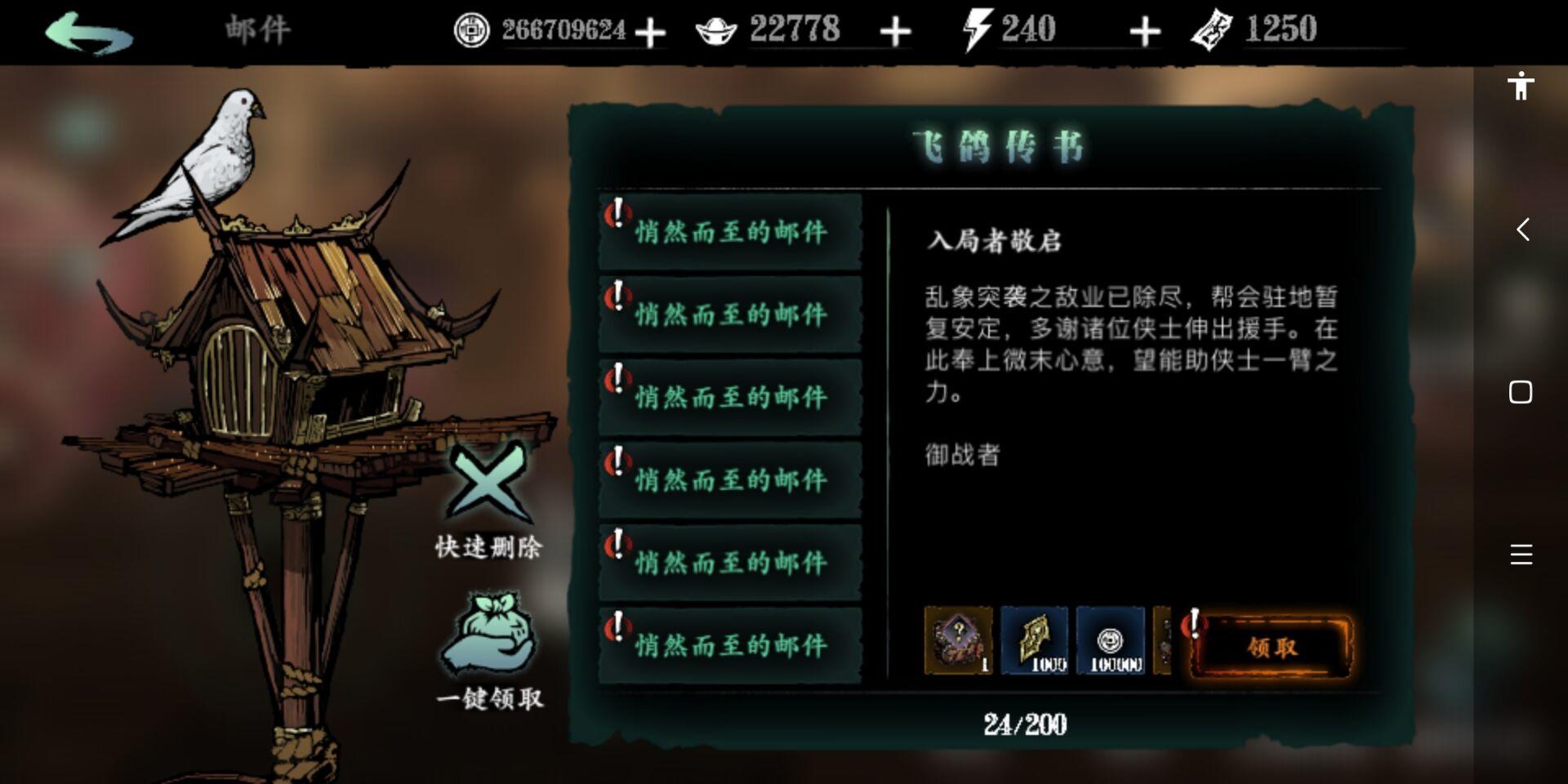The width and height of the screenshot is (1568, 784).
Task: Tap the chevron arrow on the right edge
Action: click(1522, 231)
